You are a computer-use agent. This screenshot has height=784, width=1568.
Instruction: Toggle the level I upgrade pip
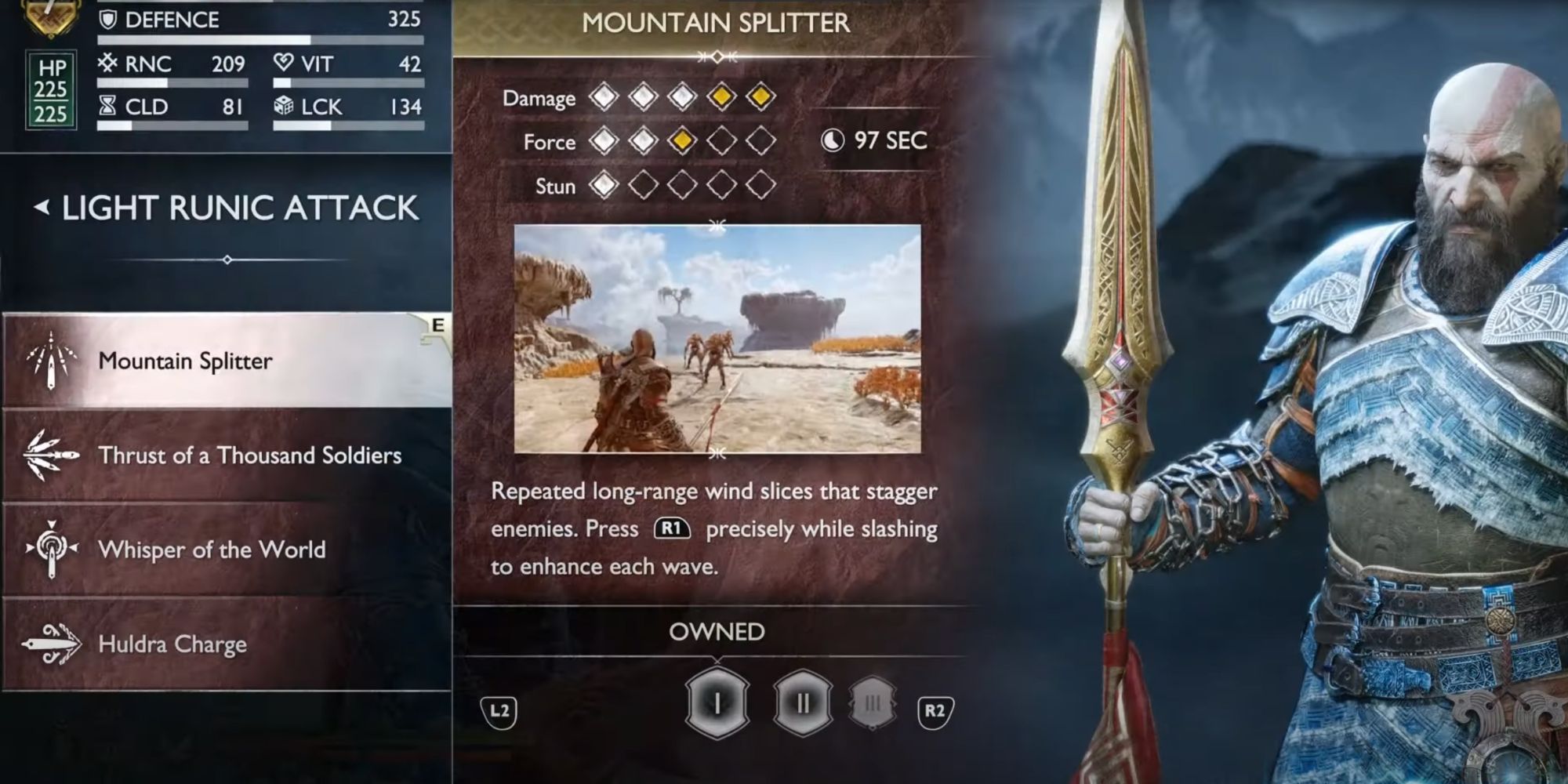pyautogui.click(x=718, y=702)
